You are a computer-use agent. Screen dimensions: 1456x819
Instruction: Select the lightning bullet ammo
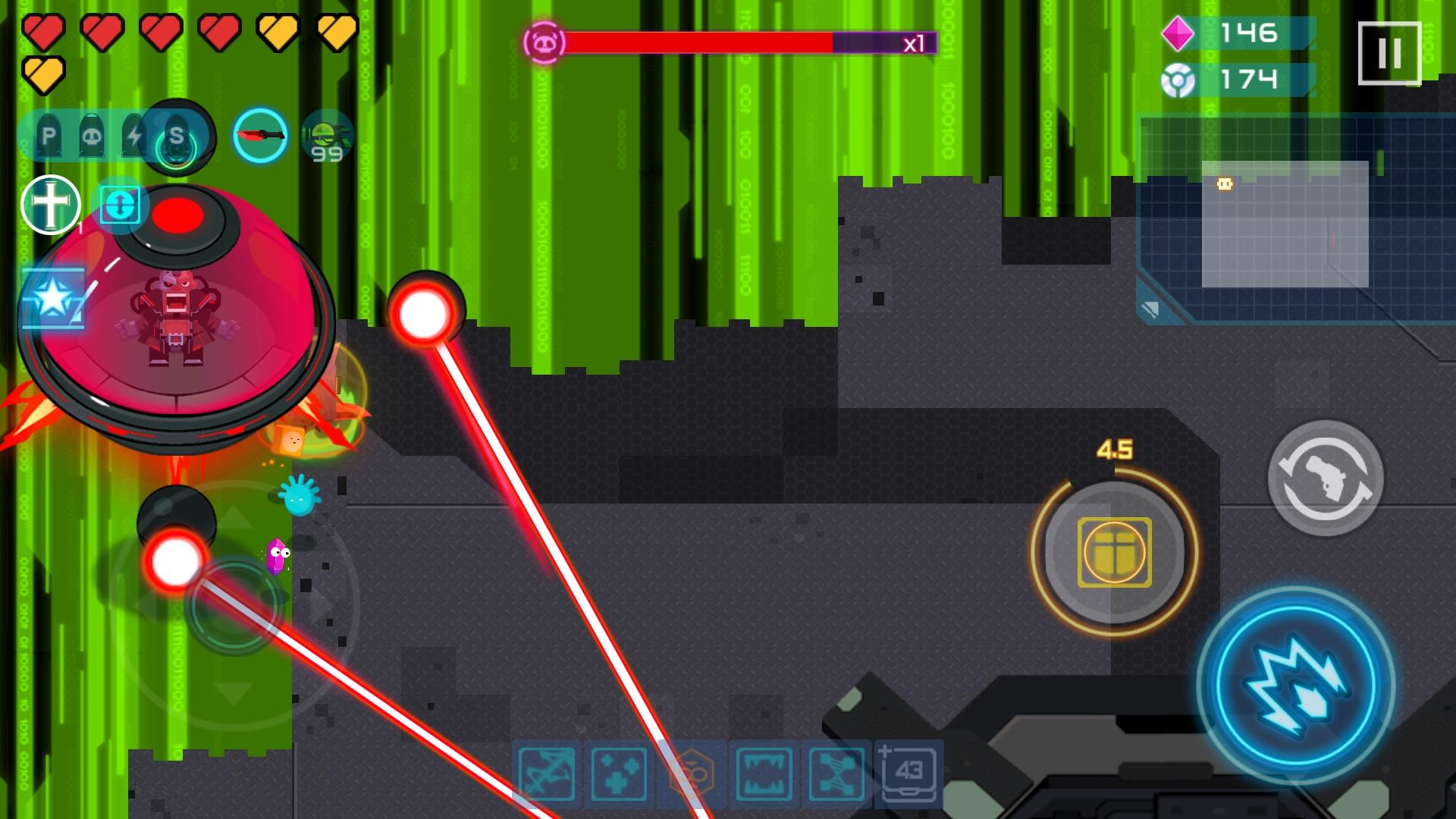pos(133,136)
